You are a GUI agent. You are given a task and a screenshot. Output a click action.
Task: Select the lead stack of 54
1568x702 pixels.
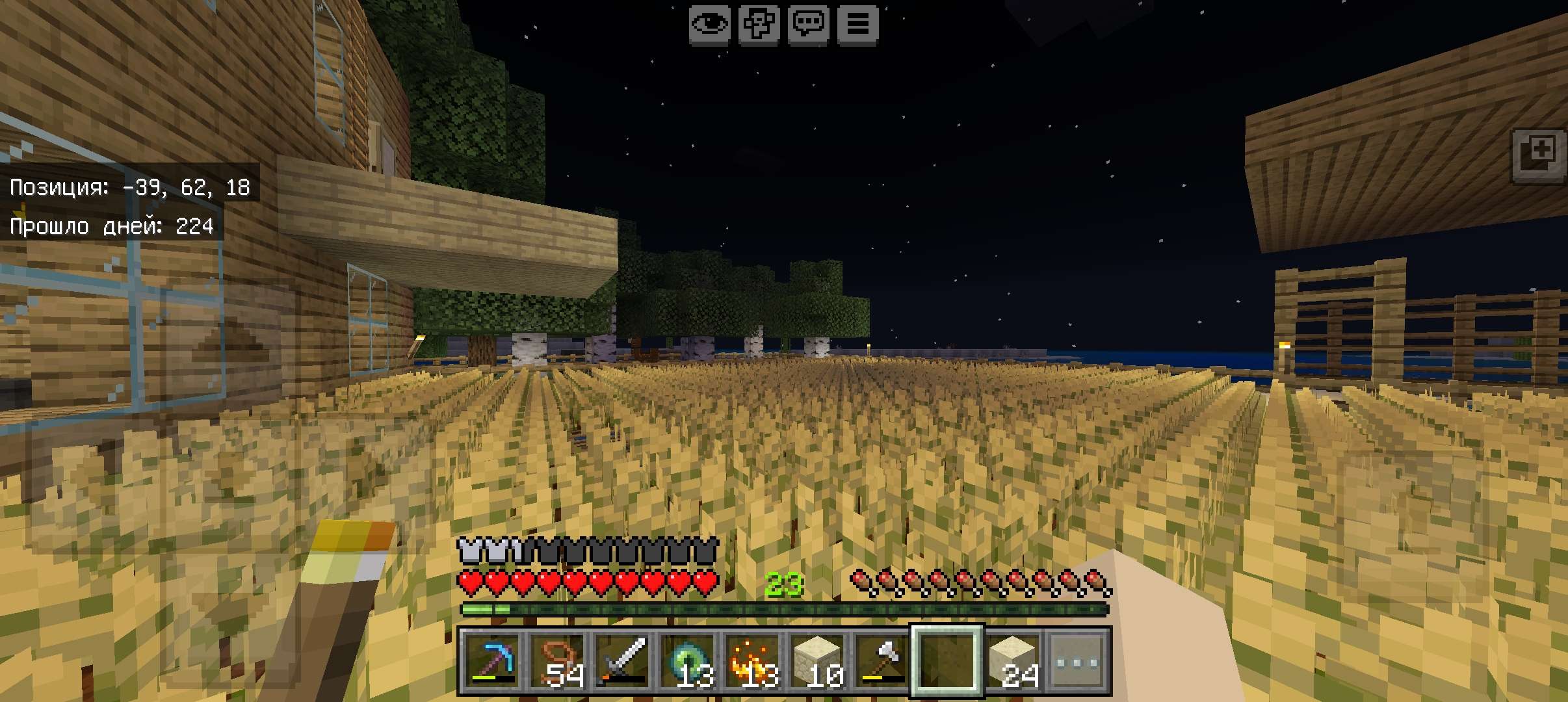pos(557,660)
